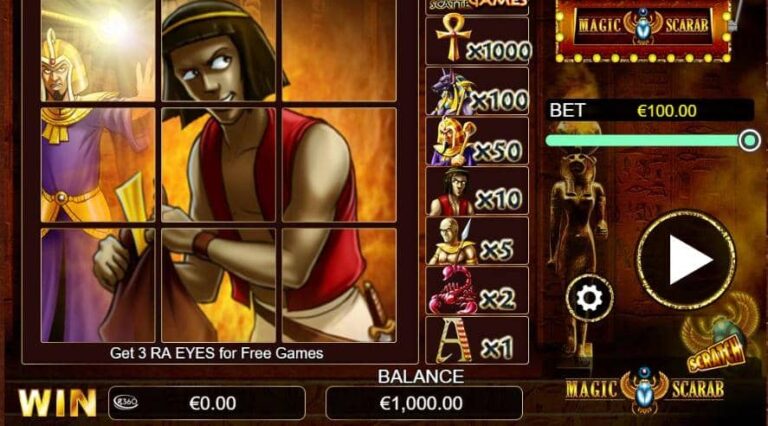
Task: Select the ankh x1000 paytable entry
Action: tap(477, 41)
